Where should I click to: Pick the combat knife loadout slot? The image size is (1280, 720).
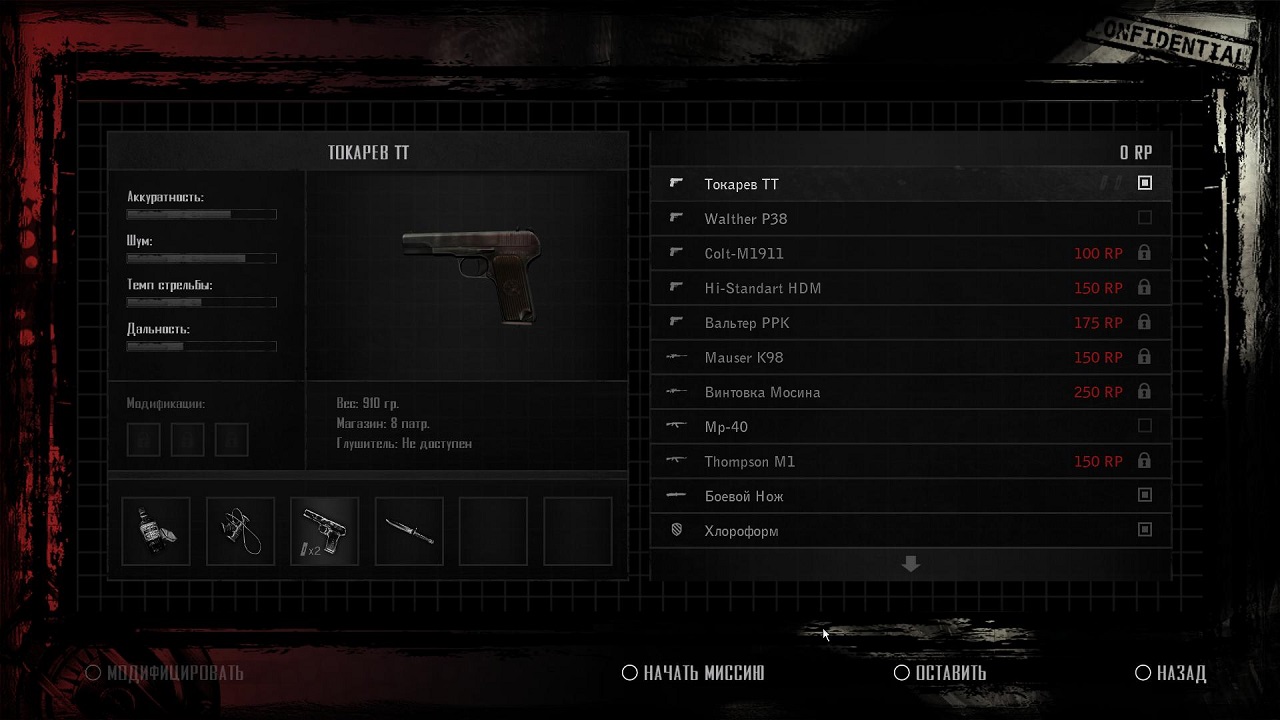[x=409, y=531]
